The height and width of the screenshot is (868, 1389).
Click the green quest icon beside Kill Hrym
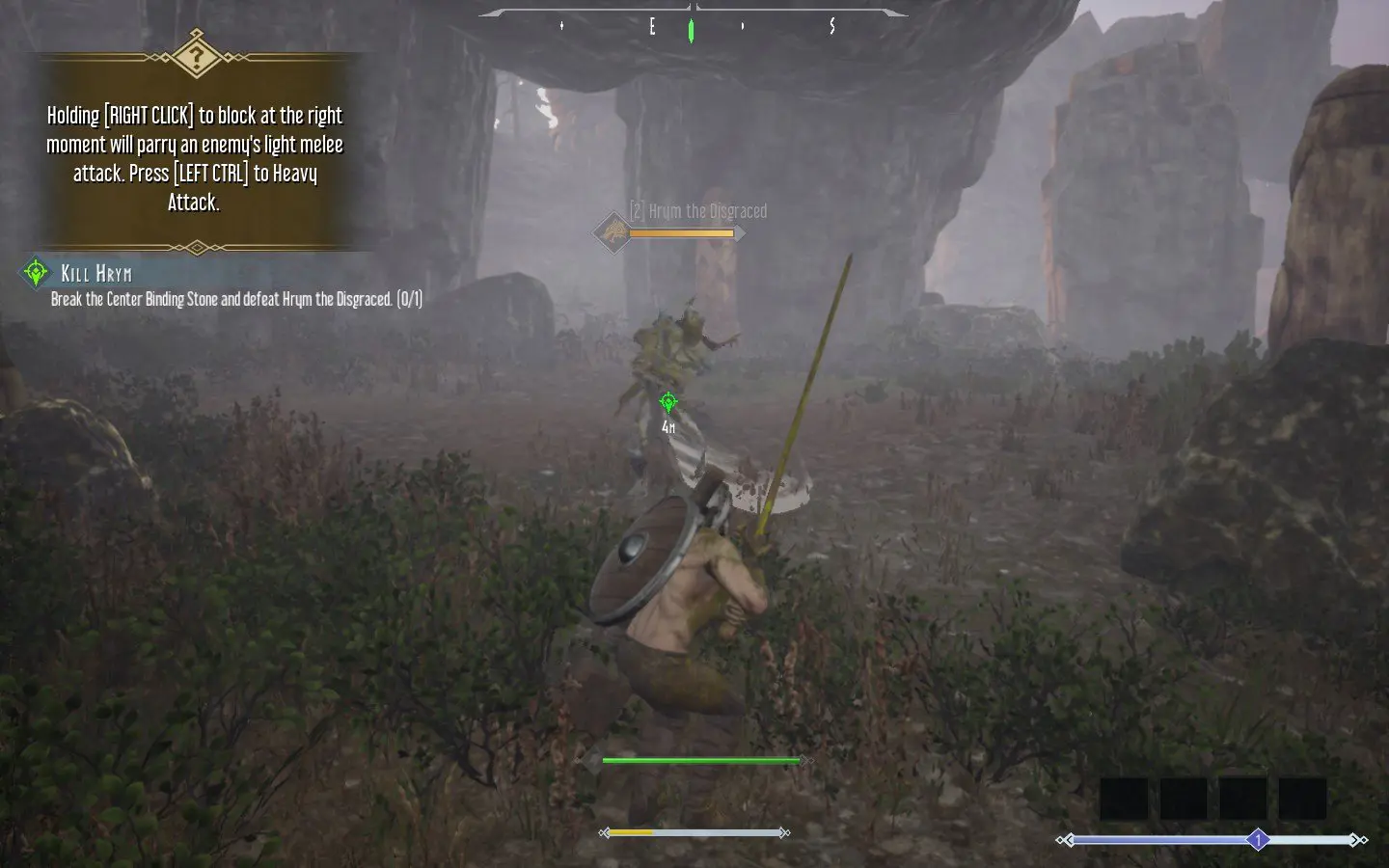click(36, 273)
